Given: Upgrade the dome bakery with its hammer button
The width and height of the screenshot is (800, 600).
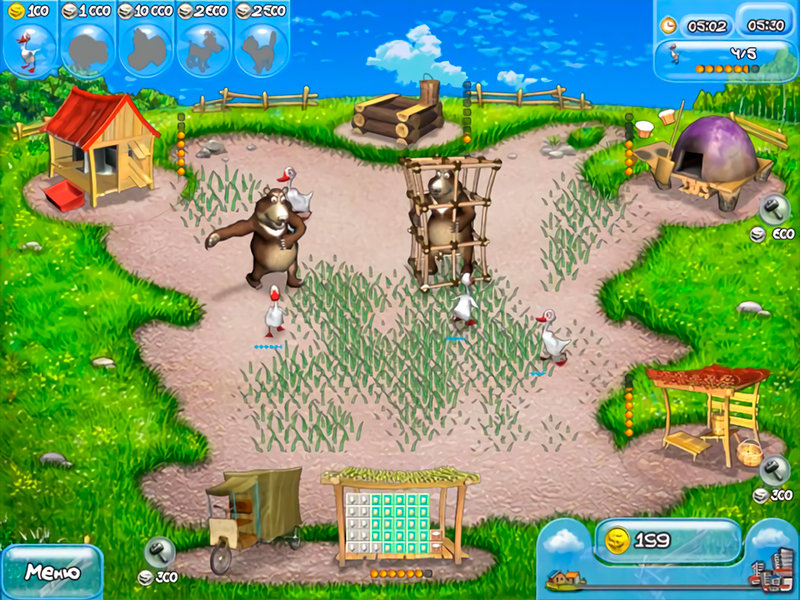Looking at the screenshot, I should click(x=774, y=208).
